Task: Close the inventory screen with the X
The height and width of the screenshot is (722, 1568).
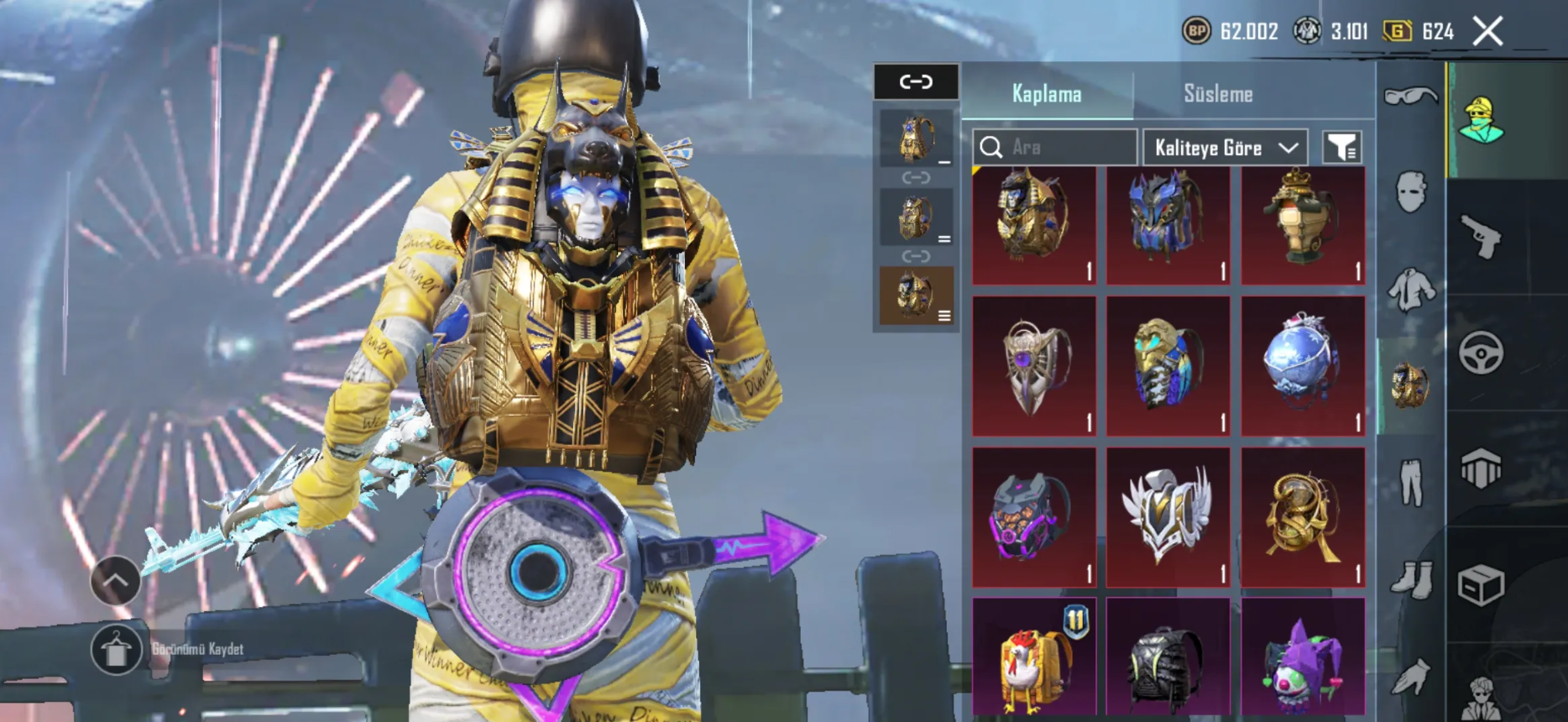Action: [x=1488, y=32]
